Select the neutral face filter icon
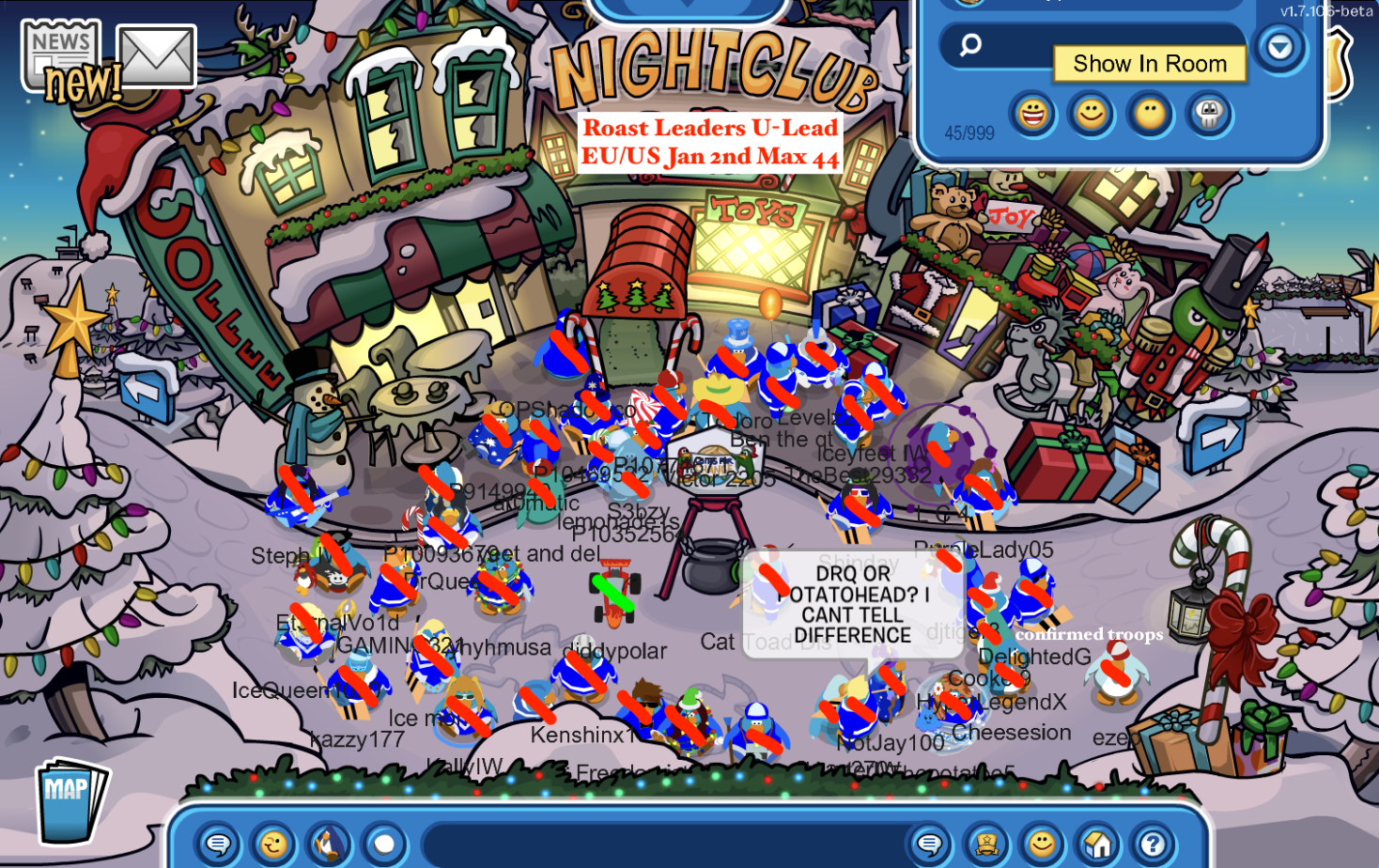The height and width of the screenshot is (868, 1379). click(1150, 115)
